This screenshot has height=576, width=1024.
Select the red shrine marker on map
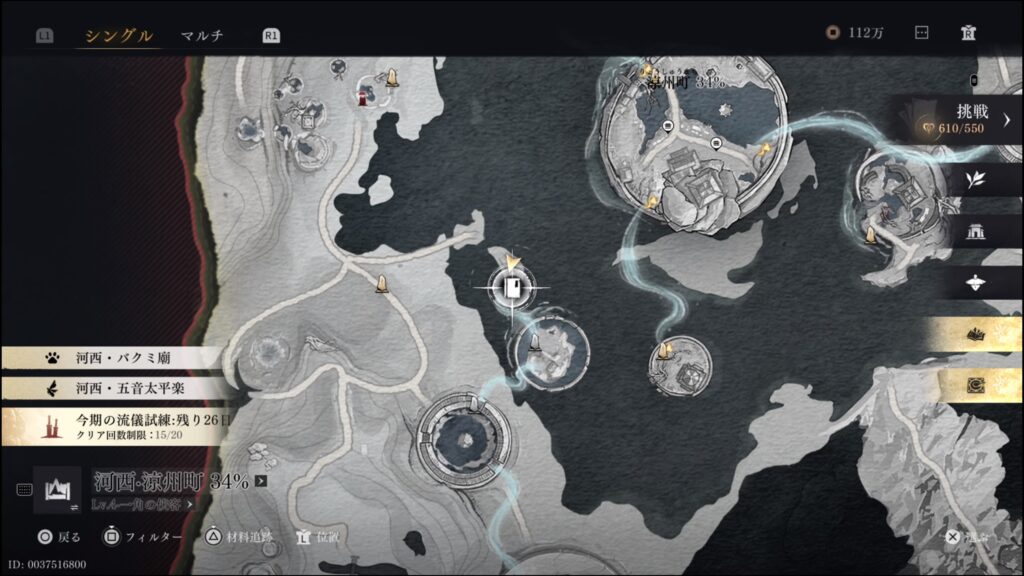pos(362,97)
